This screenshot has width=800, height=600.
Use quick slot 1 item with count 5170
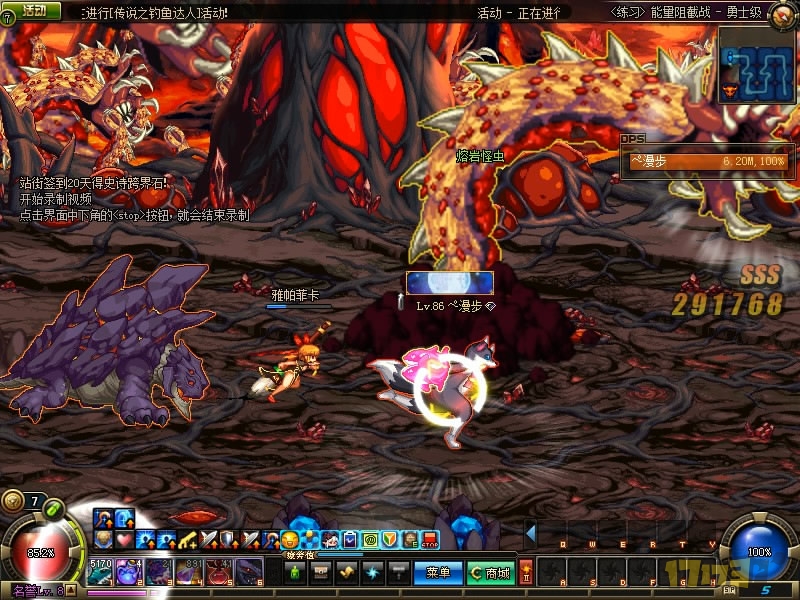click(x=102, y=572)
